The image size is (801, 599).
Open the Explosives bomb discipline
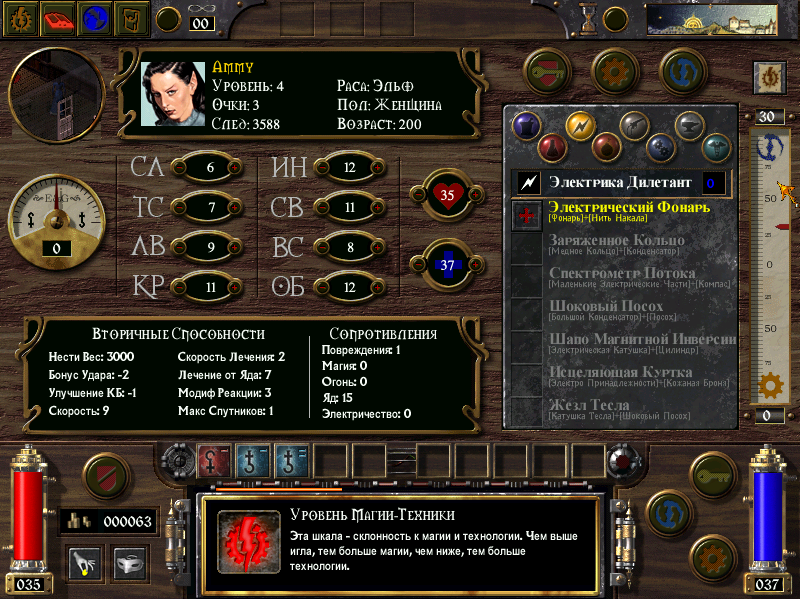click(x=606, y=148)
